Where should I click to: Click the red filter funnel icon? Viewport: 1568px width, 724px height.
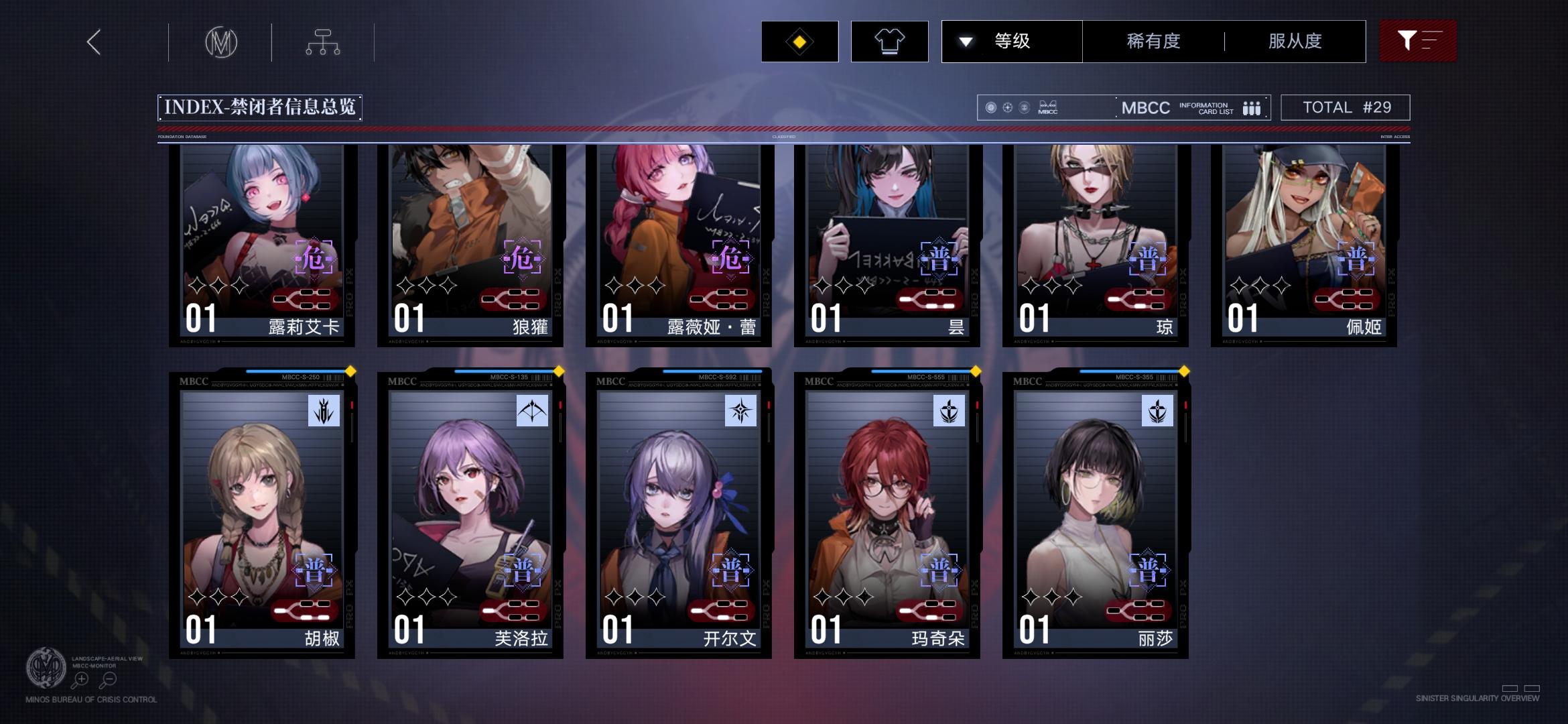pos(1417,41)
